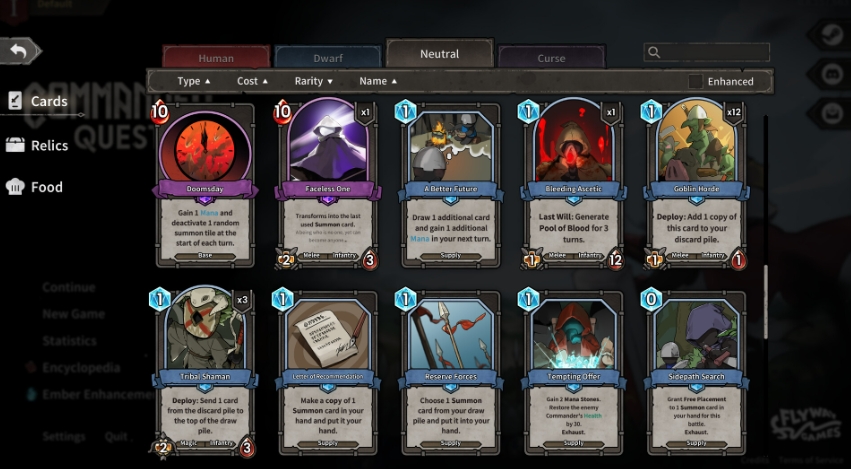The image size is (851, 469).
Task: Switch to the Human card tab
Action: point(216,58)
